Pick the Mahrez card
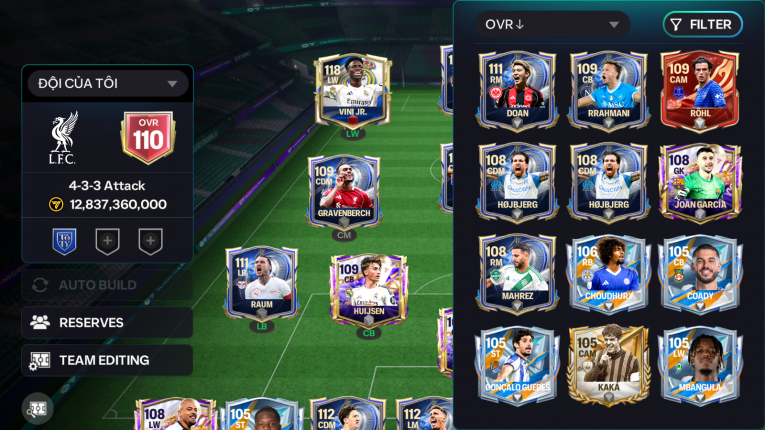The height and width of the screenshot is (430, 765). click(517, 273)
